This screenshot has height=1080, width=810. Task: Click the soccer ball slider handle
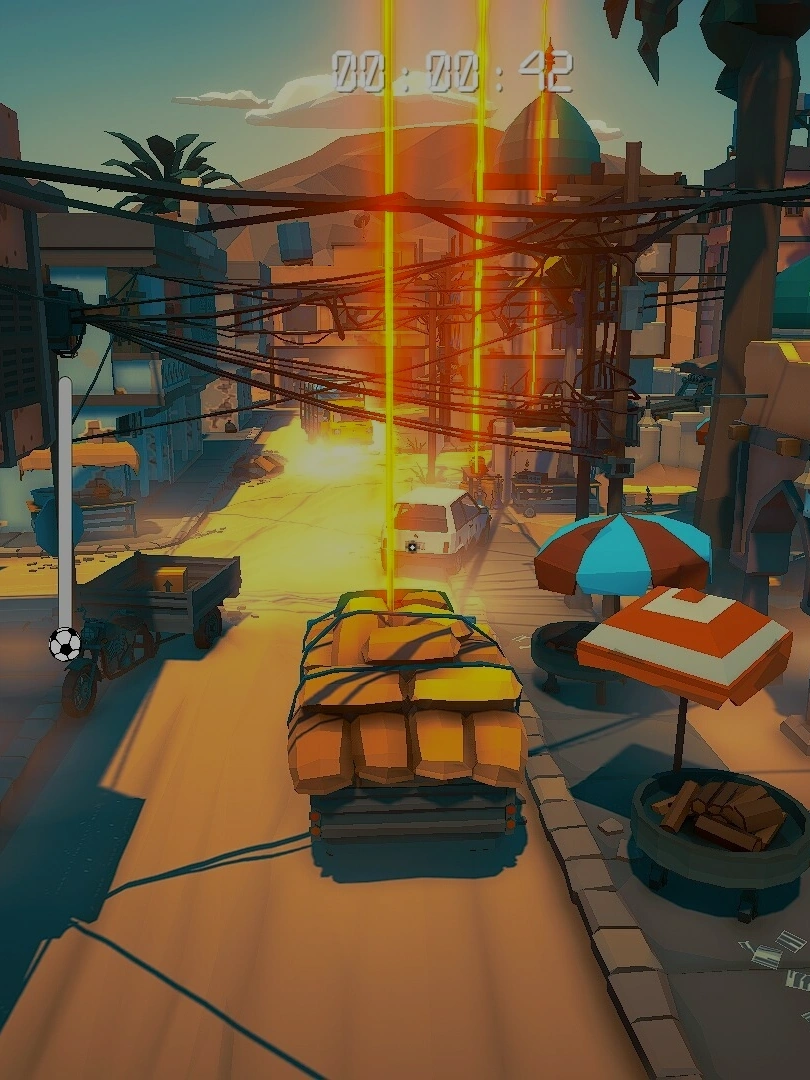[65, 645]
